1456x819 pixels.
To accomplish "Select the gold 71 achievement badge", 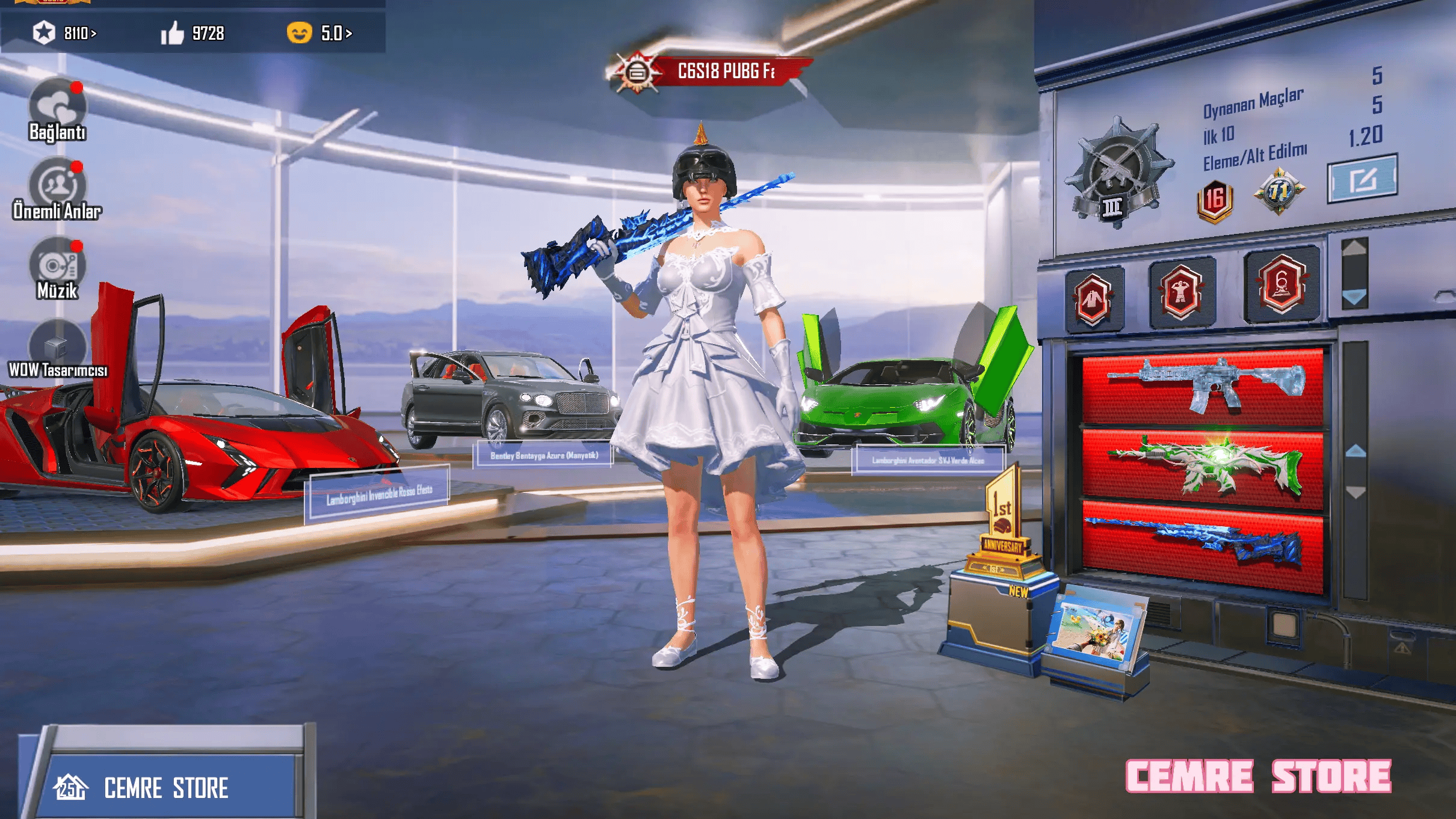I will [1279, 192].
